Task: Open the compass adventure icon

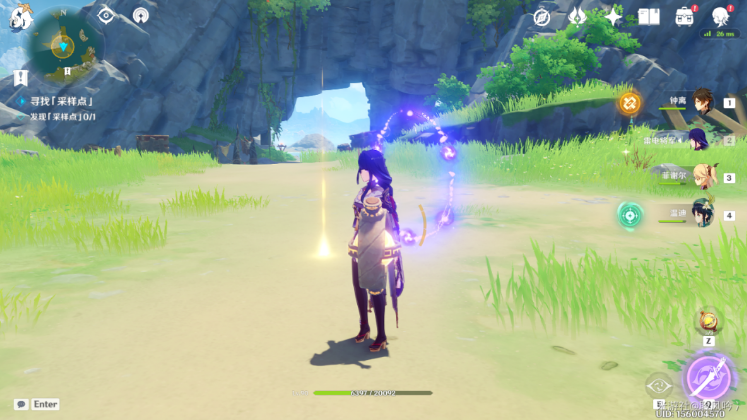Action: 542,16
